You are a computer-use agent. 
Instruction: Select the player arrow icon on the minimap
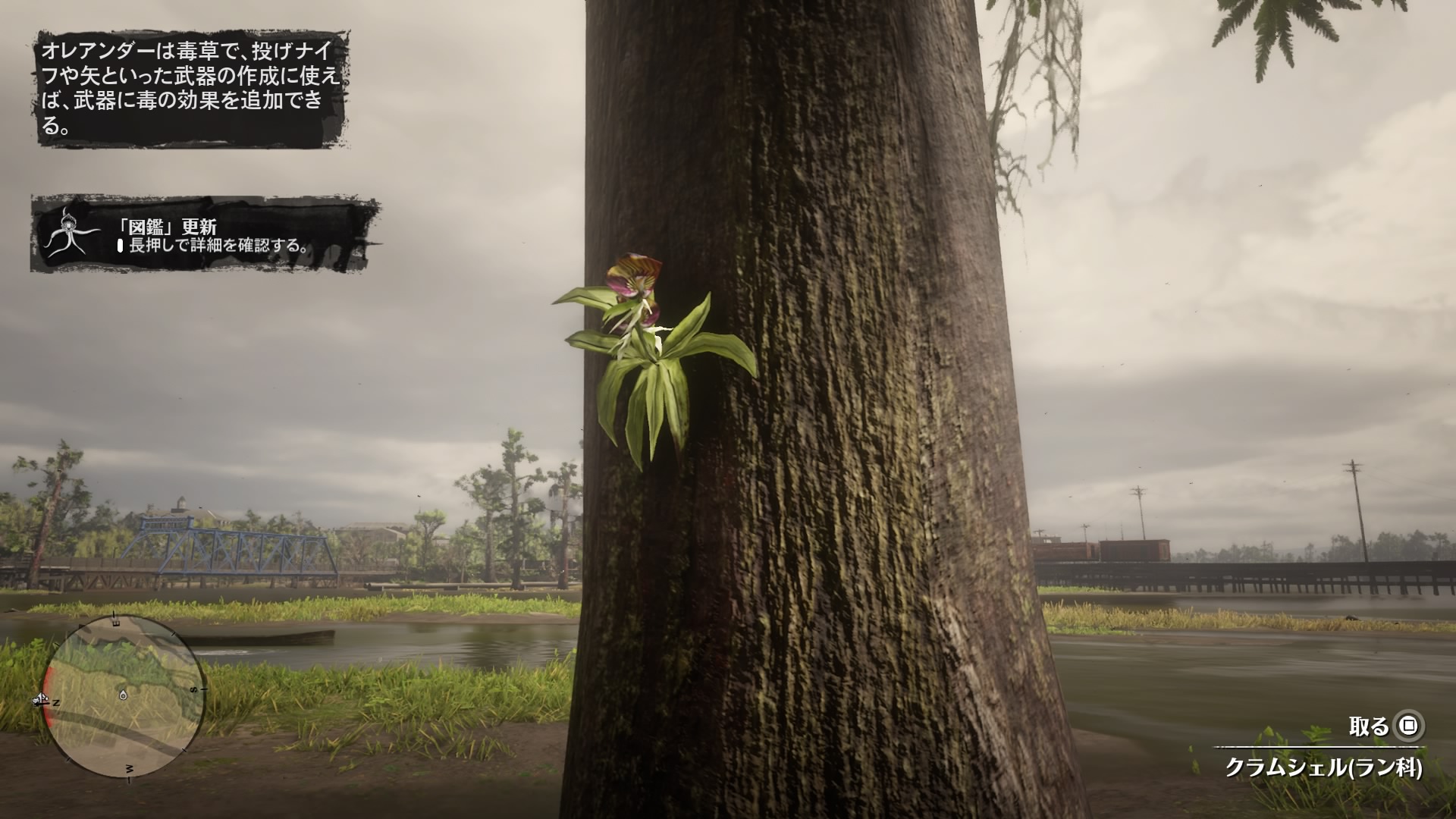coord(41,698)
